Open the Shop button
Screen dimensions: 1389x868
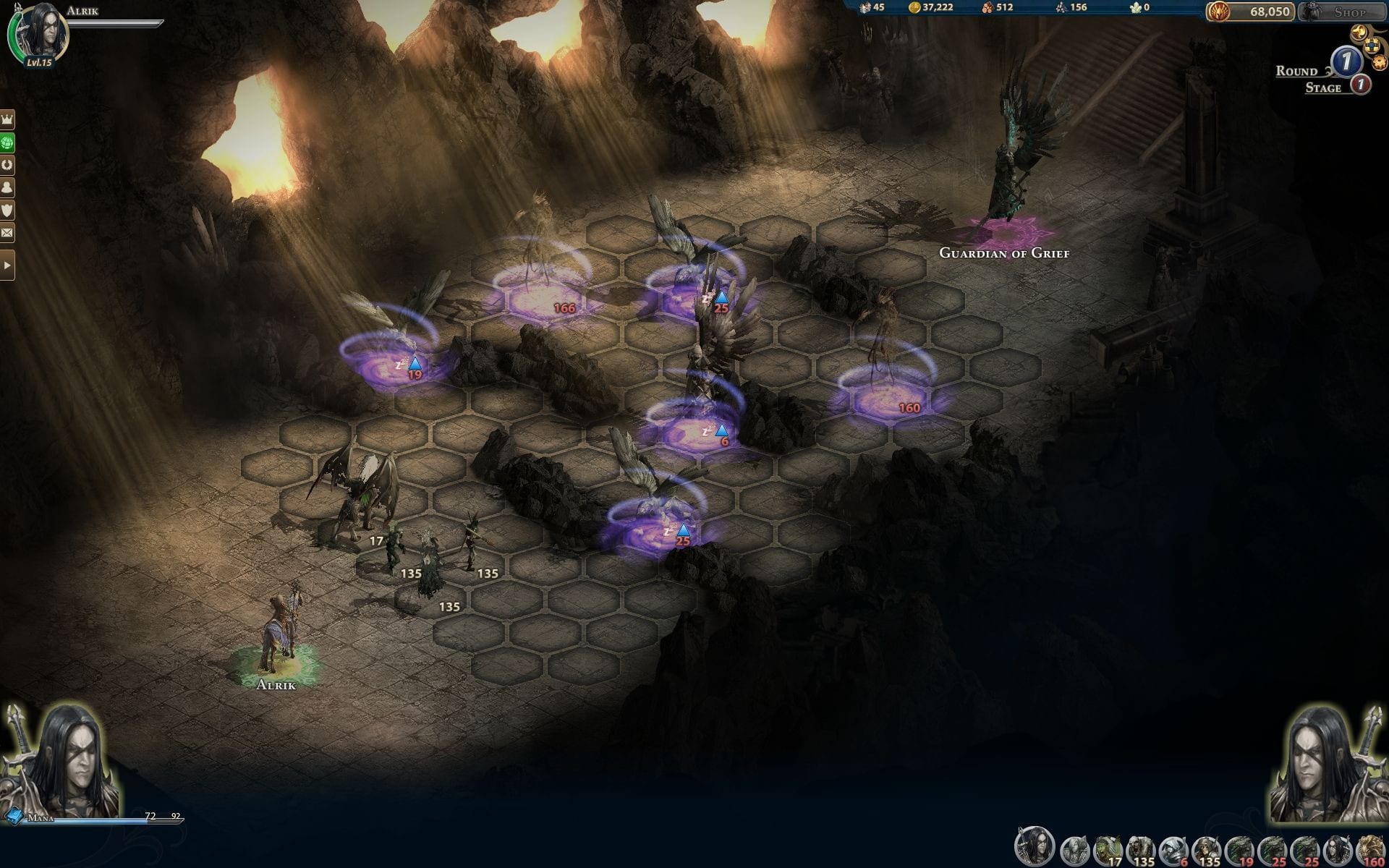pos(1343,12)
